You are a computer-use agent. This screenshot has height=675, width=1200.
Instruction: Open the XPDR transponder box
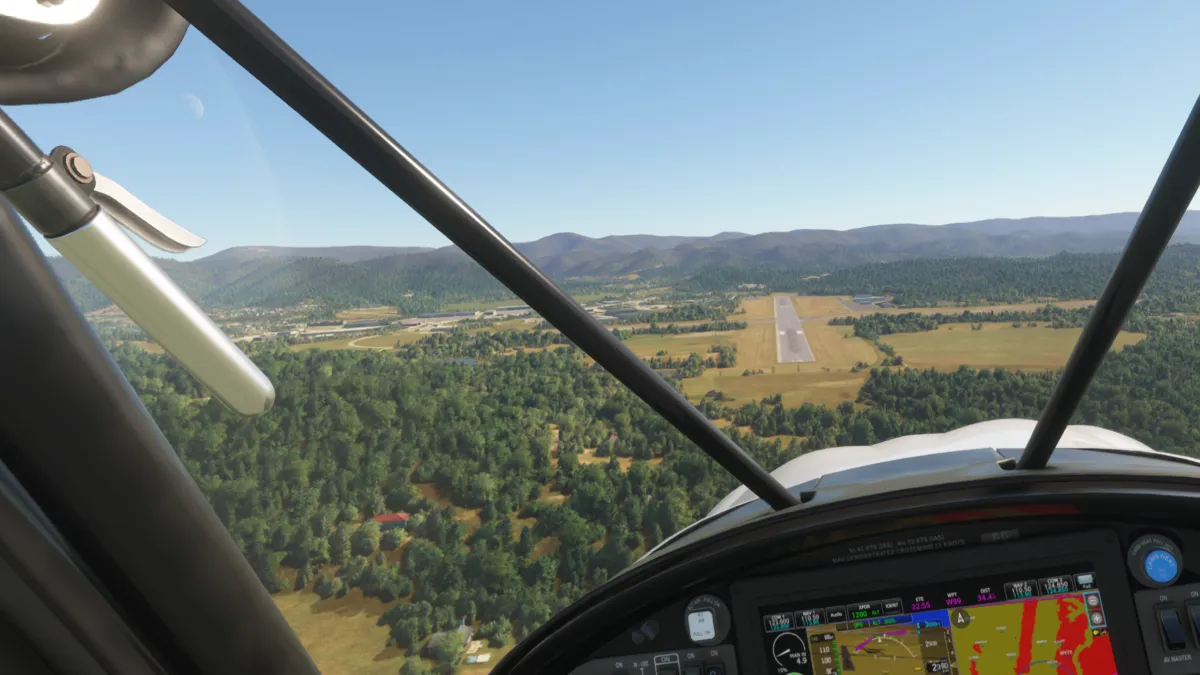point(860,611)
